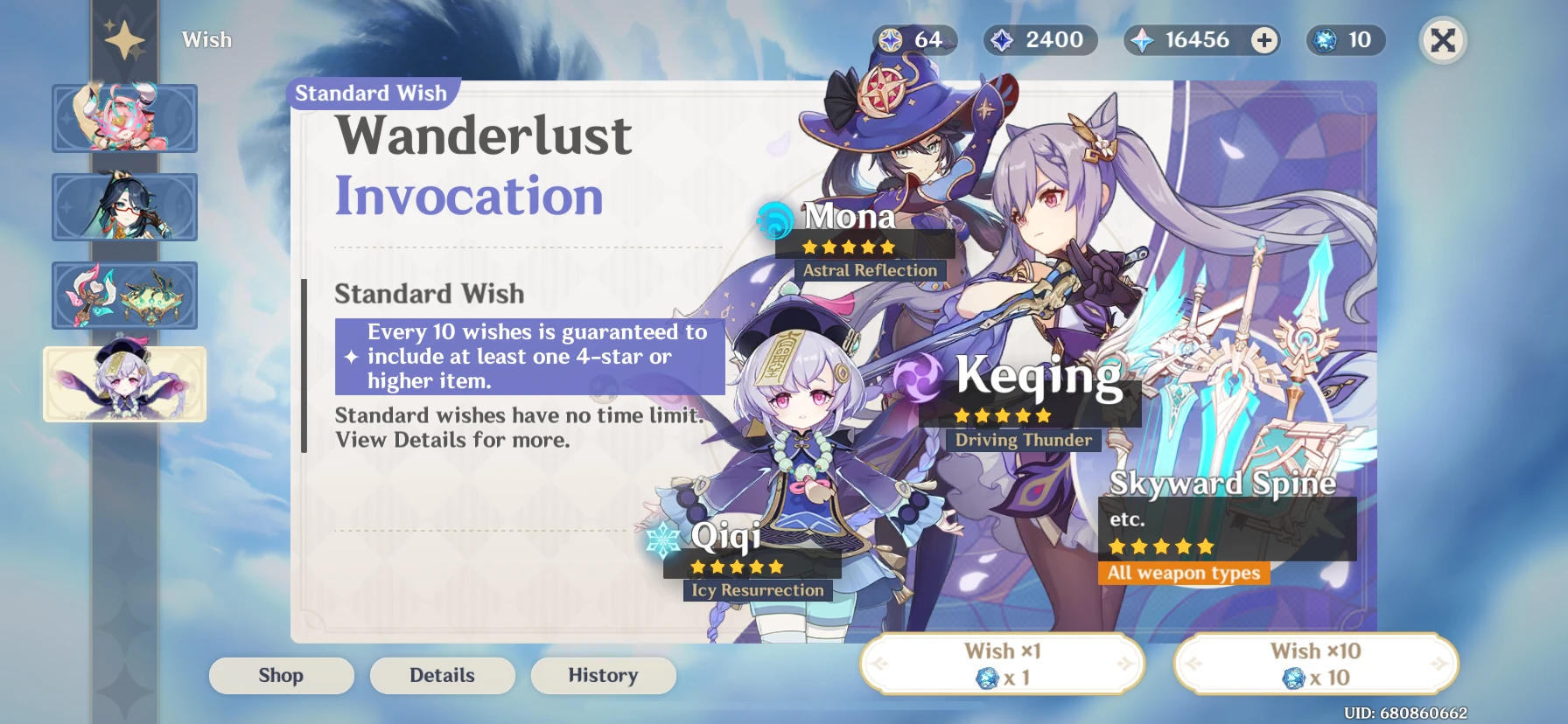Select the Masterless Stardust counter icon
1568x724 pixels.
tap(1004, 39)
